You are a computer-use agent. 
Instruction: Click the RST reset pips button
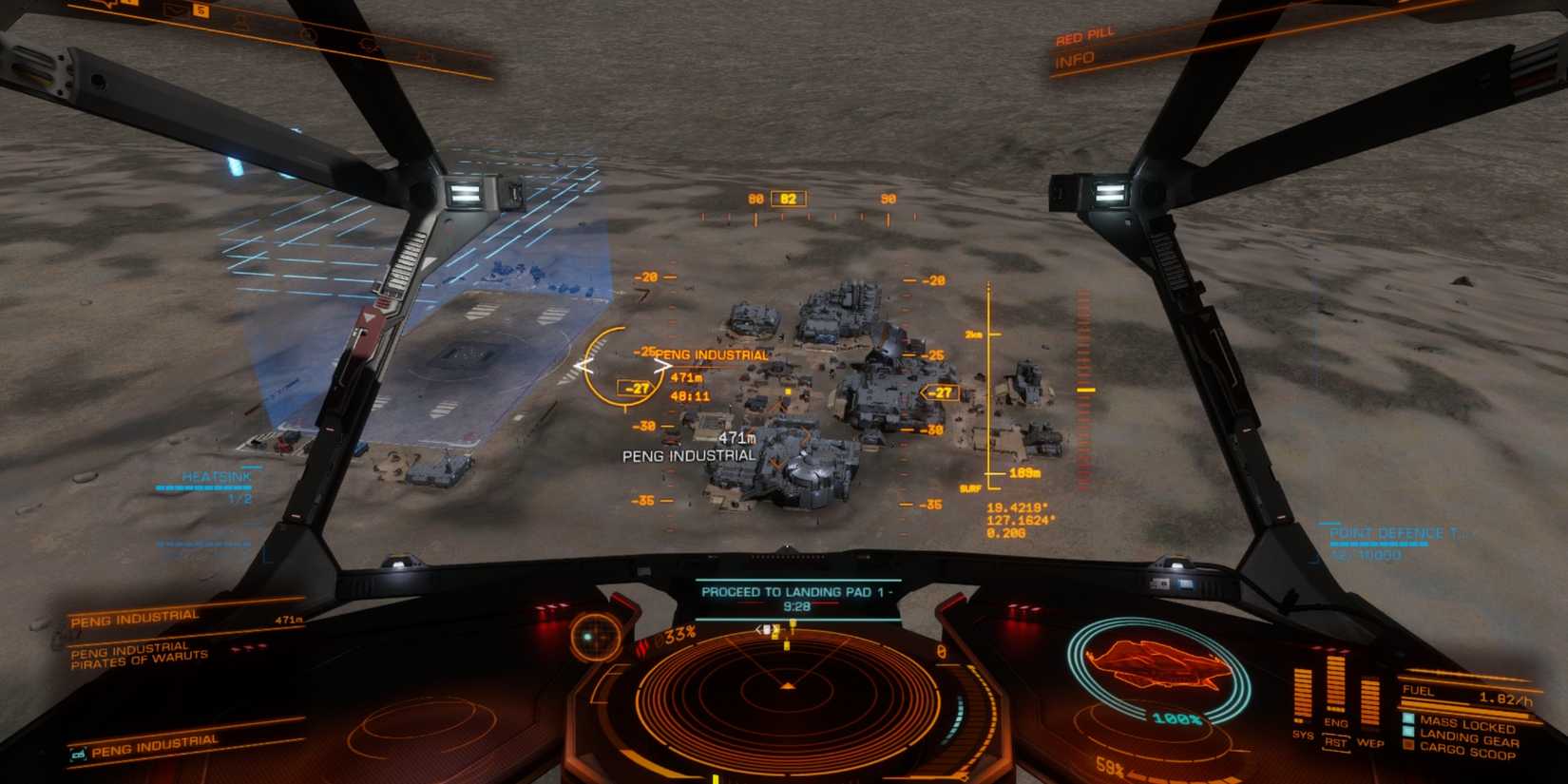(1336, 742)
